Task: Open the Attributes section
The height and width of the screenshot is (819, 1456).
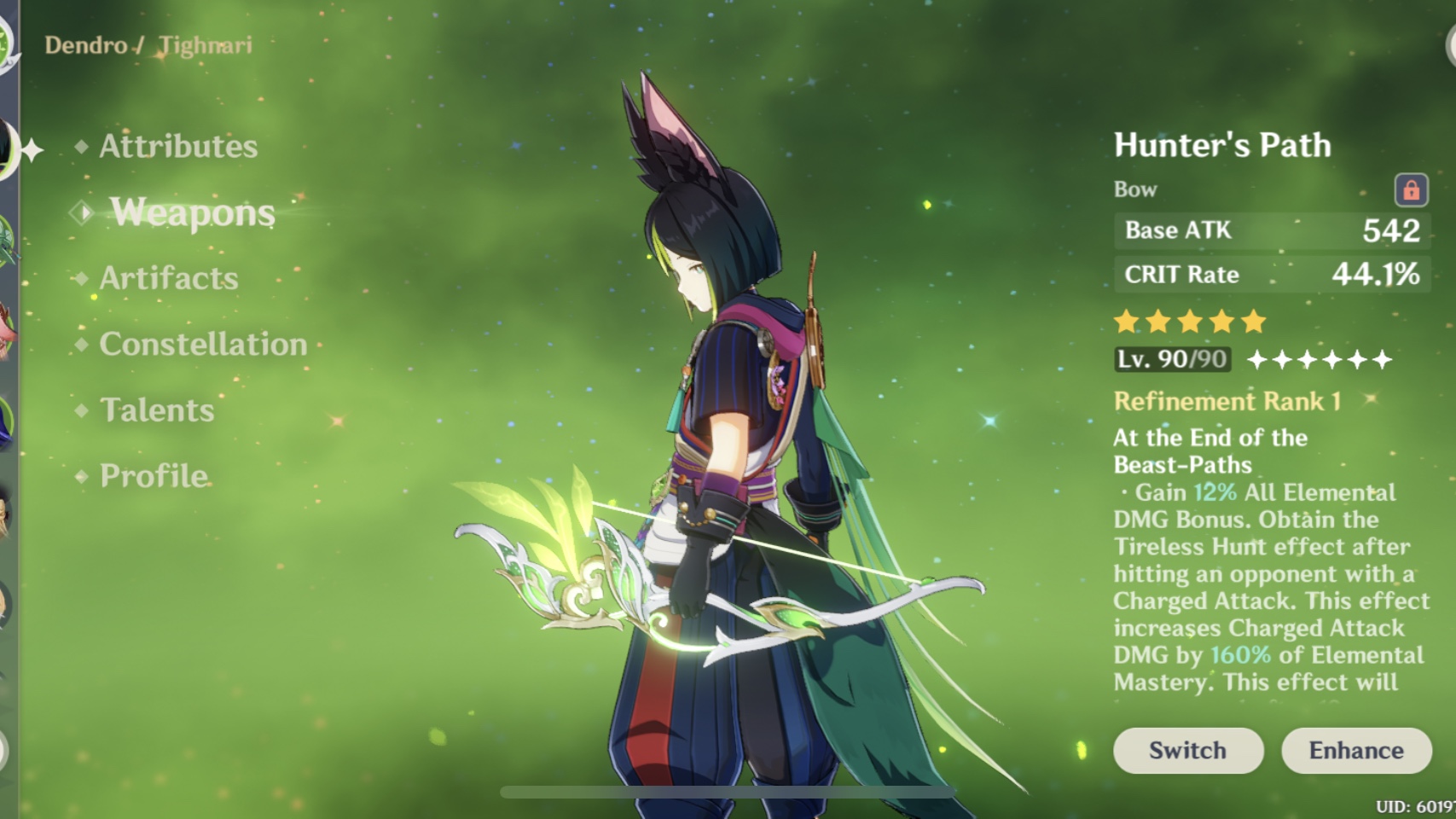Action: point(177,147)
